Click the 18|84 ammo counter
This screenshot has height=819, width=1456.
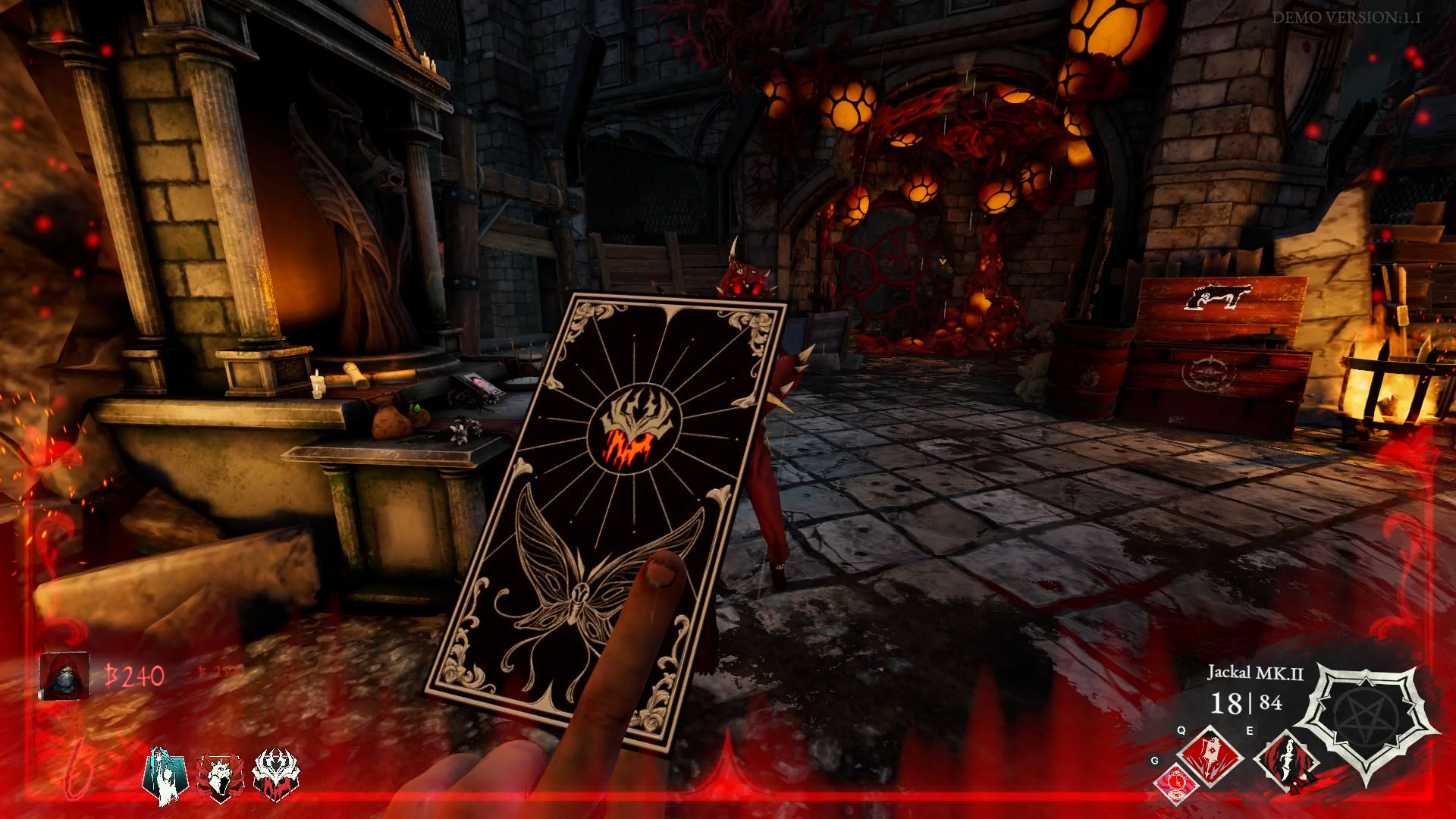pyautogui.click(x=1246, y=704)
